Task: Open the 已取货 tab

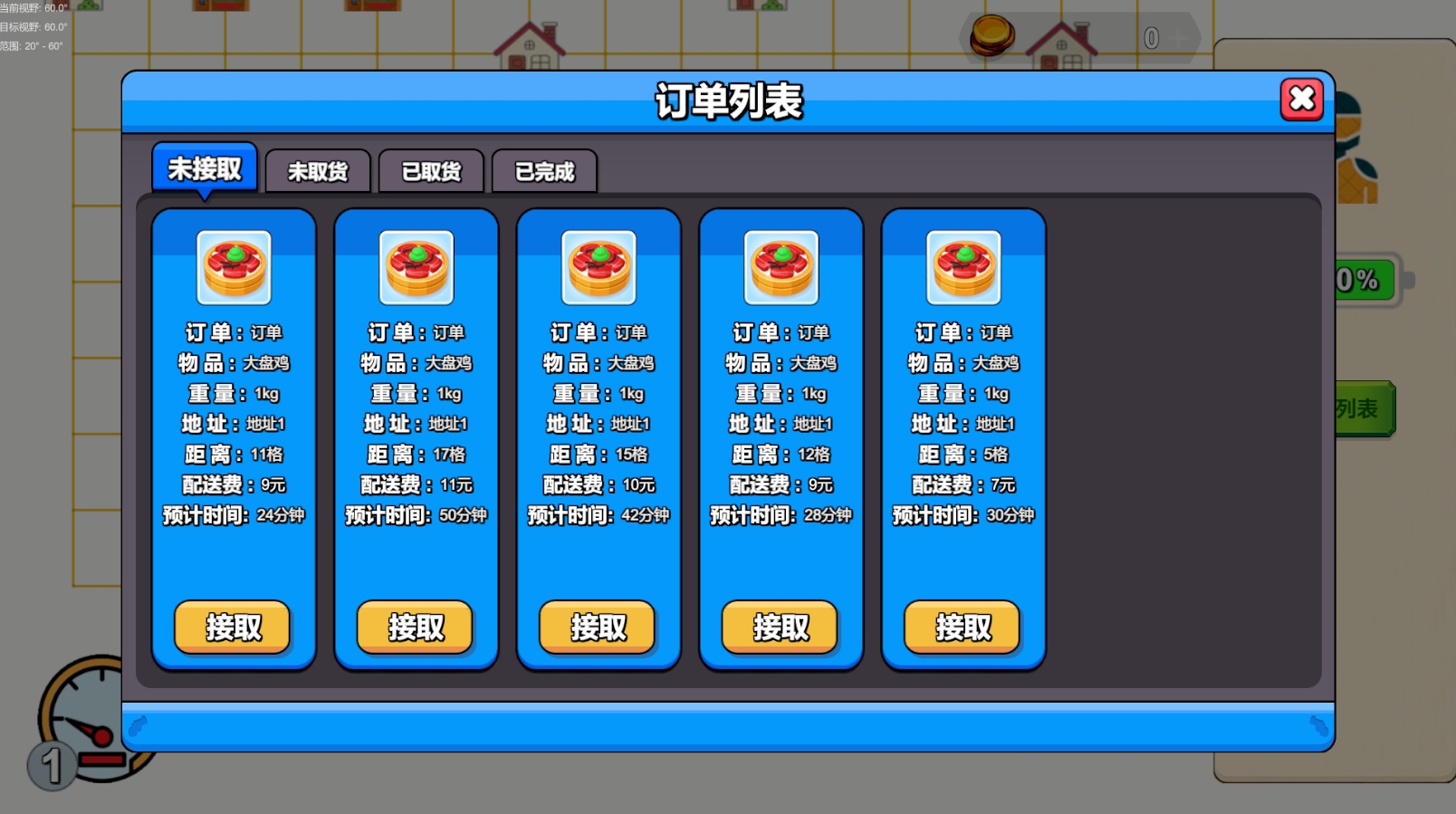Action: 430,171
